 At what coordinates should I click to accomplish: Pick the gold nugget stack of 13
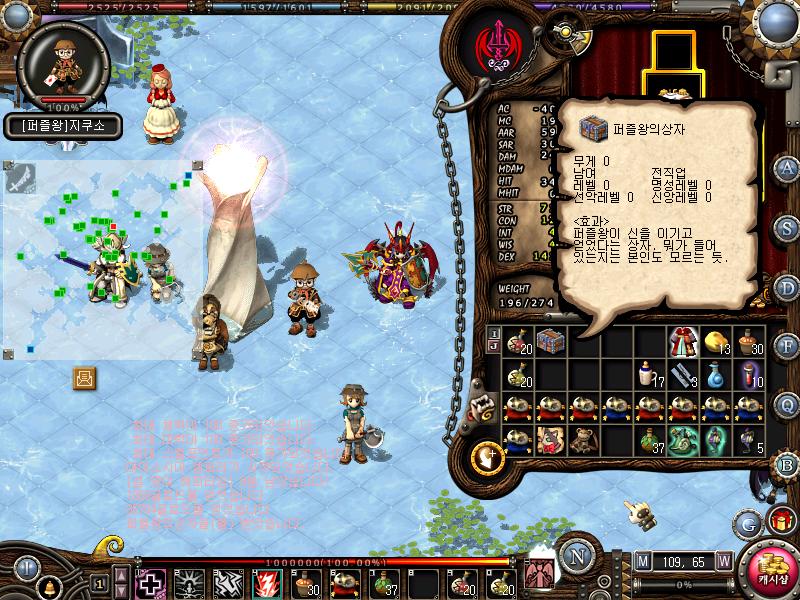click(715, 342)
